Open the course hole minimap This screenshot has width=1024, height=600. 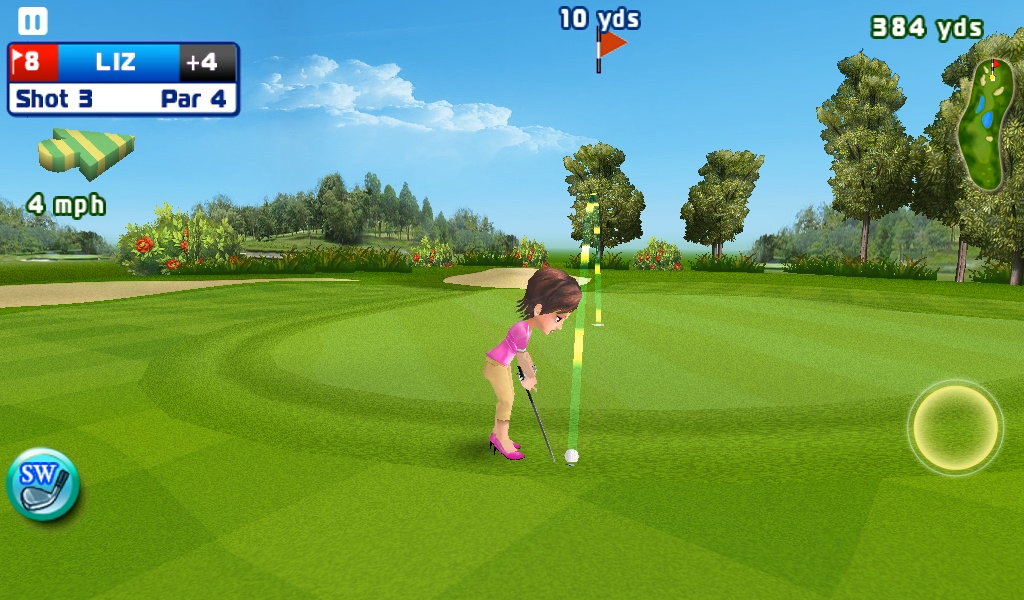(x=983, y=123)
